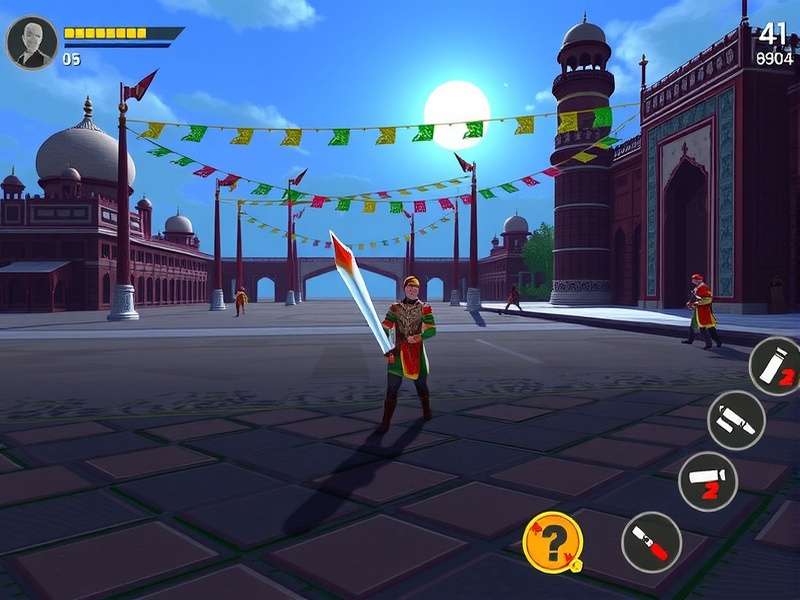The image size is (800, 600).
Task: Tap the orange question mark help button
Action: tap(553, 542)
